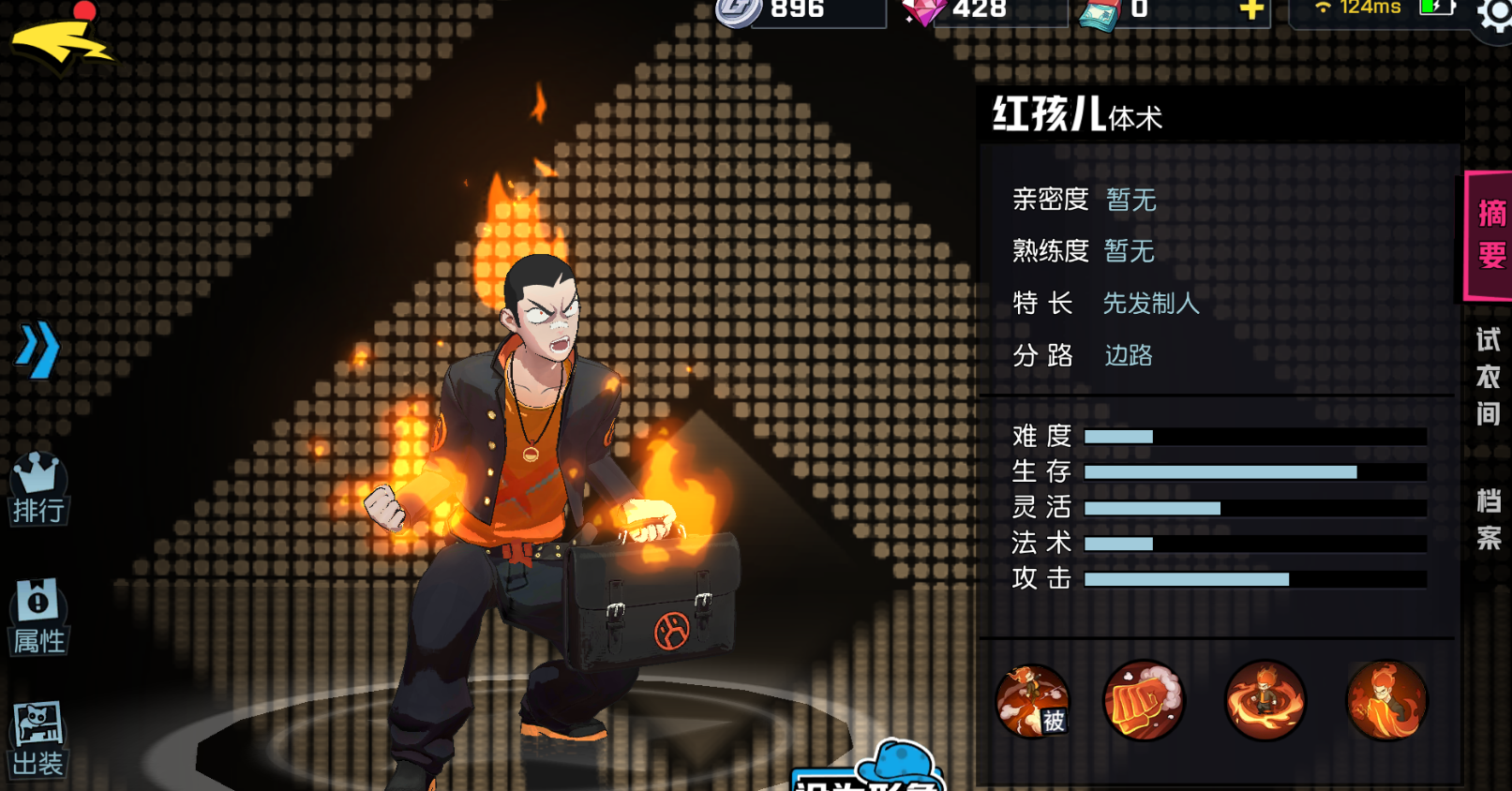This screenshot has width=1512, height=791.
Task: Select Red Boy's first skill icon
Action: pos(1032,701)
